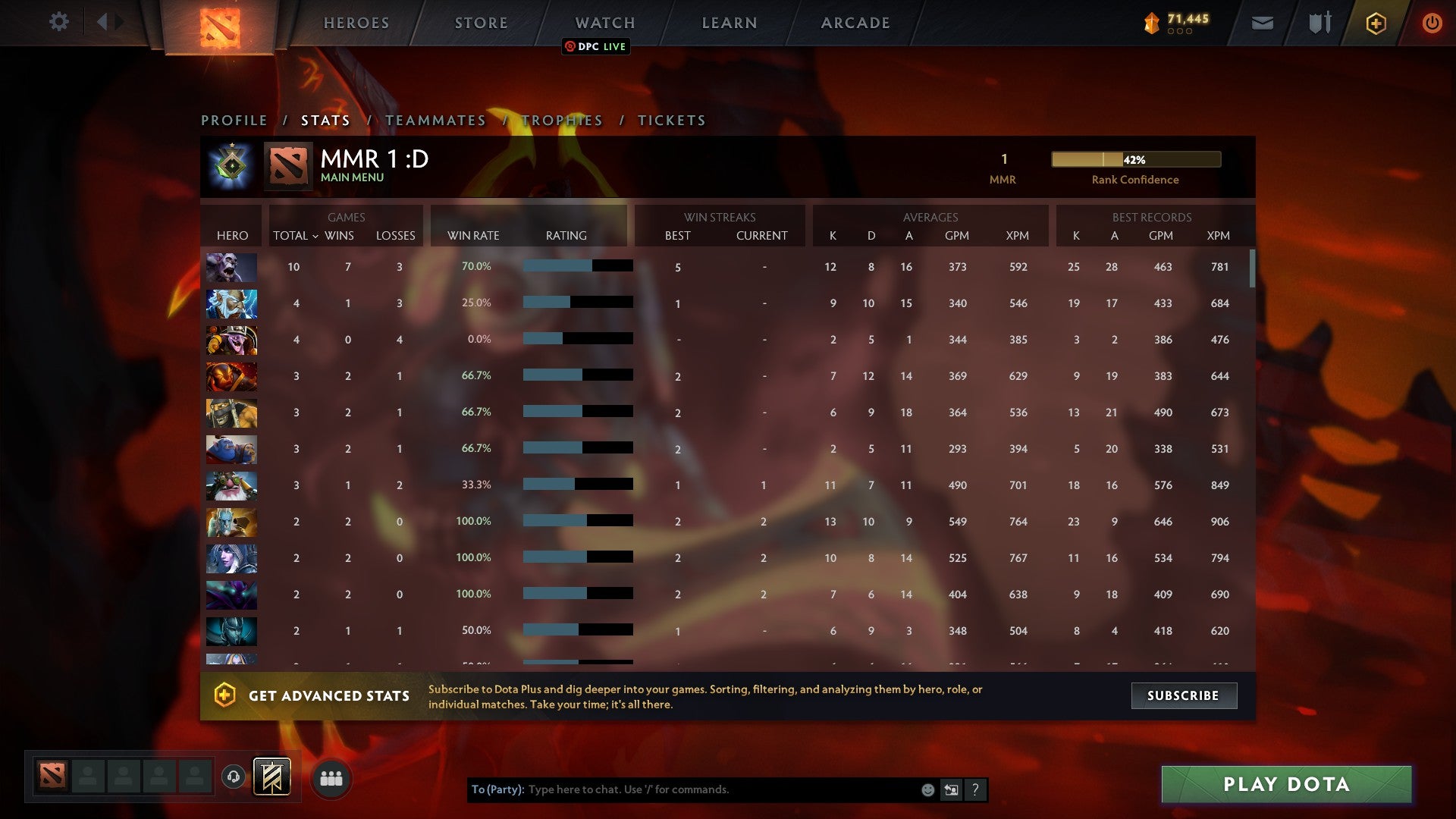Open the Dota Plus hexagon icon
1456x819 pixels.
pos(1375,22)
